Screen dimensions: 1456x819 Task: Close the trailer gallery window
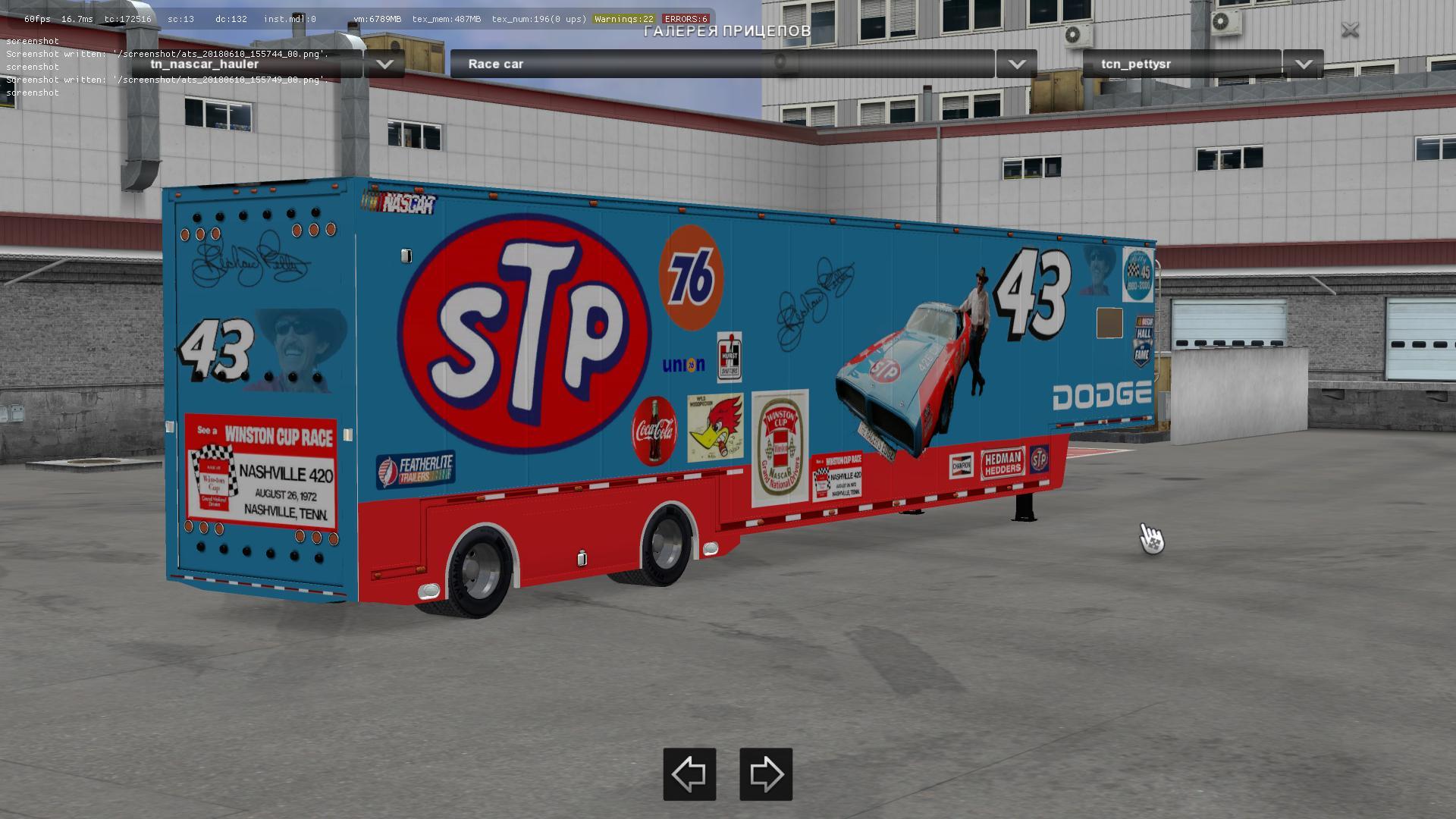click(x=1350, y=30)
